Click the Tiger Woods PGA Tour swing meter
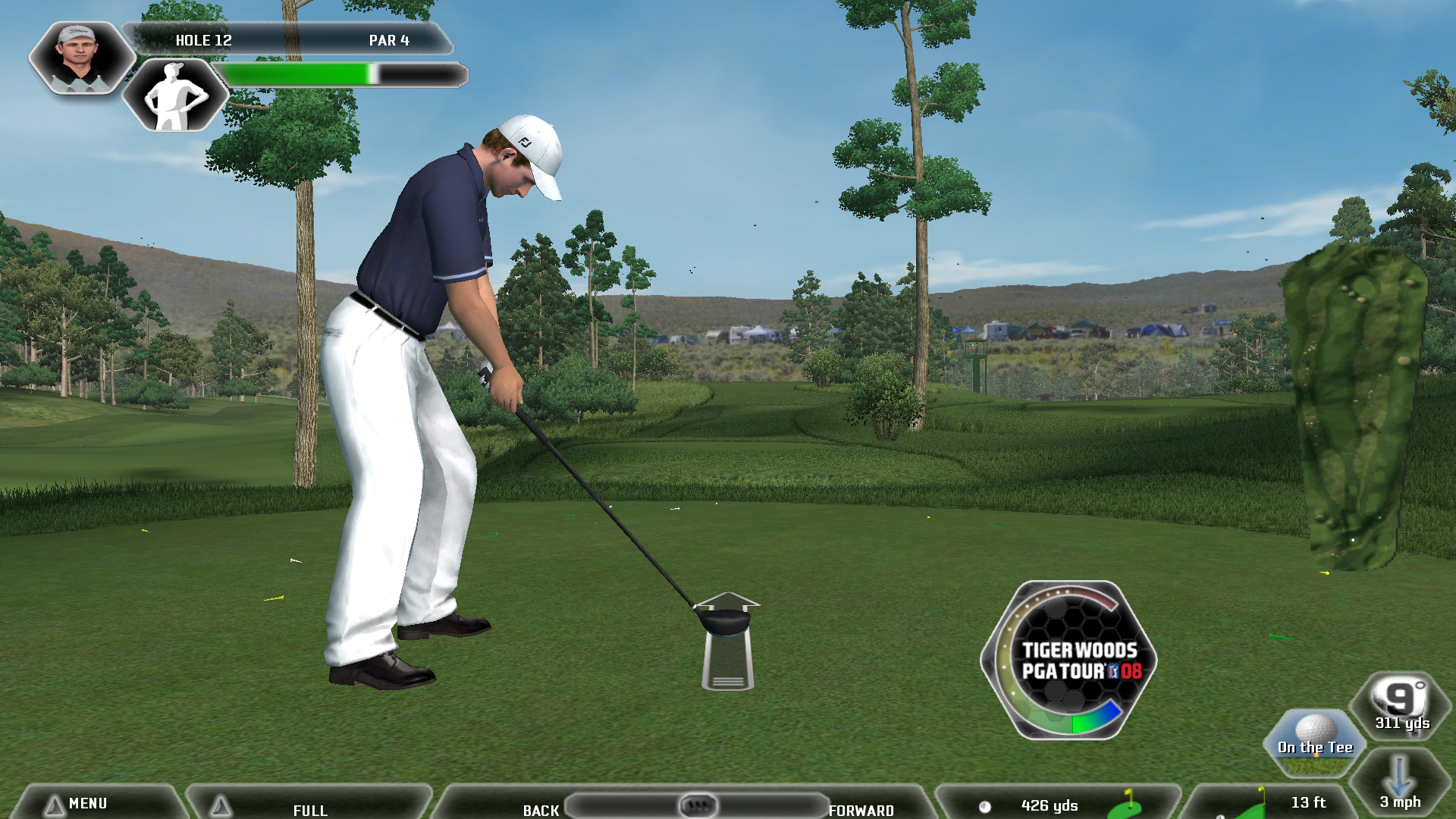The height and width of the screenshot is (819, 1456). click(1069, 660)
